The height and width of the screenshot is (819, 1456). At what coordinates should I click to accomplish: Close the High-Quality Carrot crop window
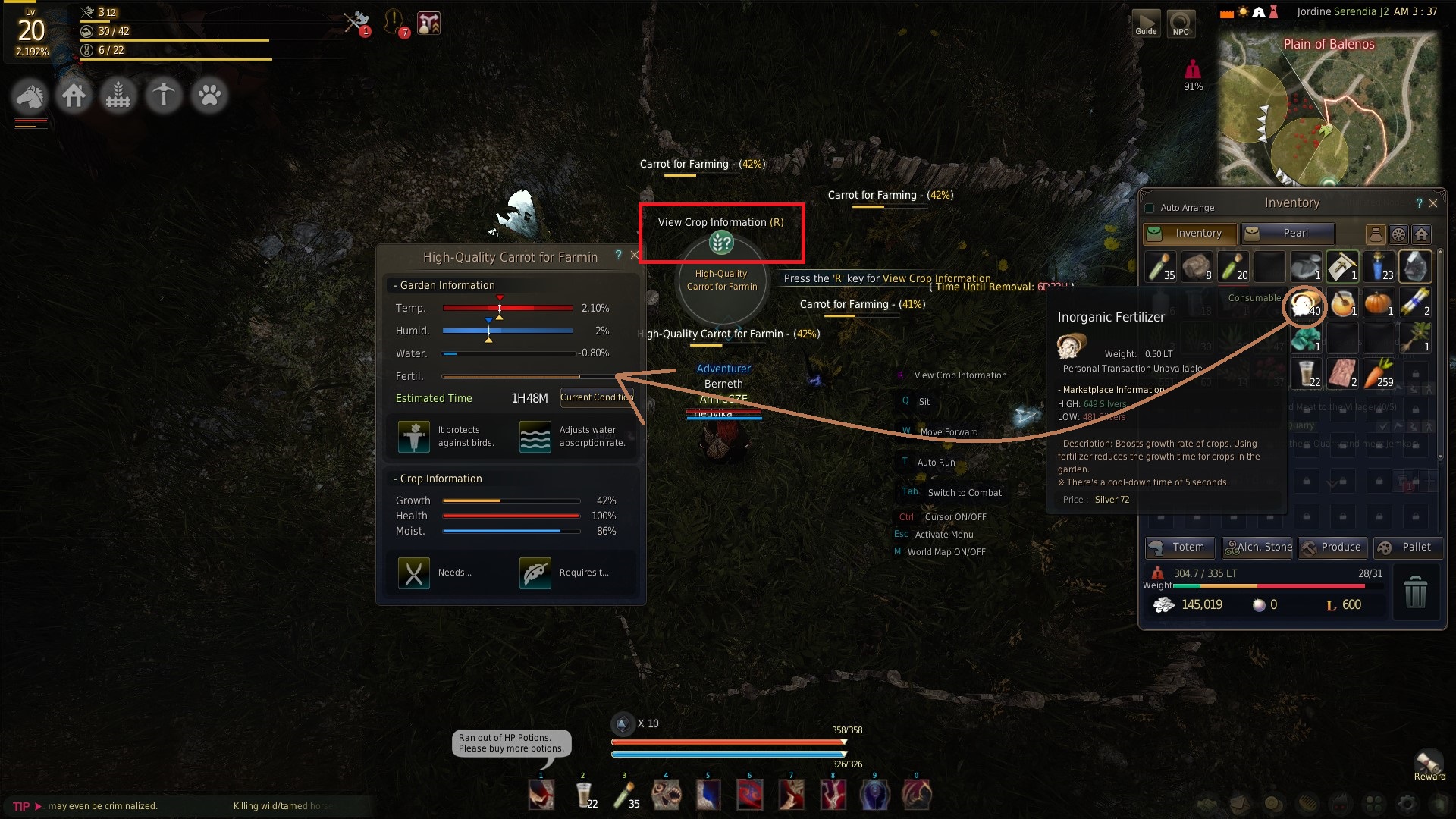click(635, 256)
